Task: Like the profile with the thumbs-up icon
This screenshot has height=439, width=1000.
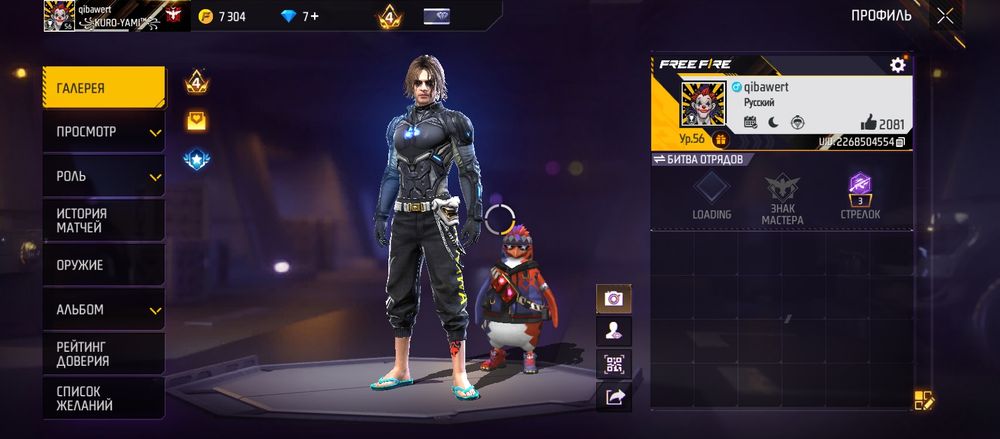Action: pyautogui.click(x=868, y=123)
